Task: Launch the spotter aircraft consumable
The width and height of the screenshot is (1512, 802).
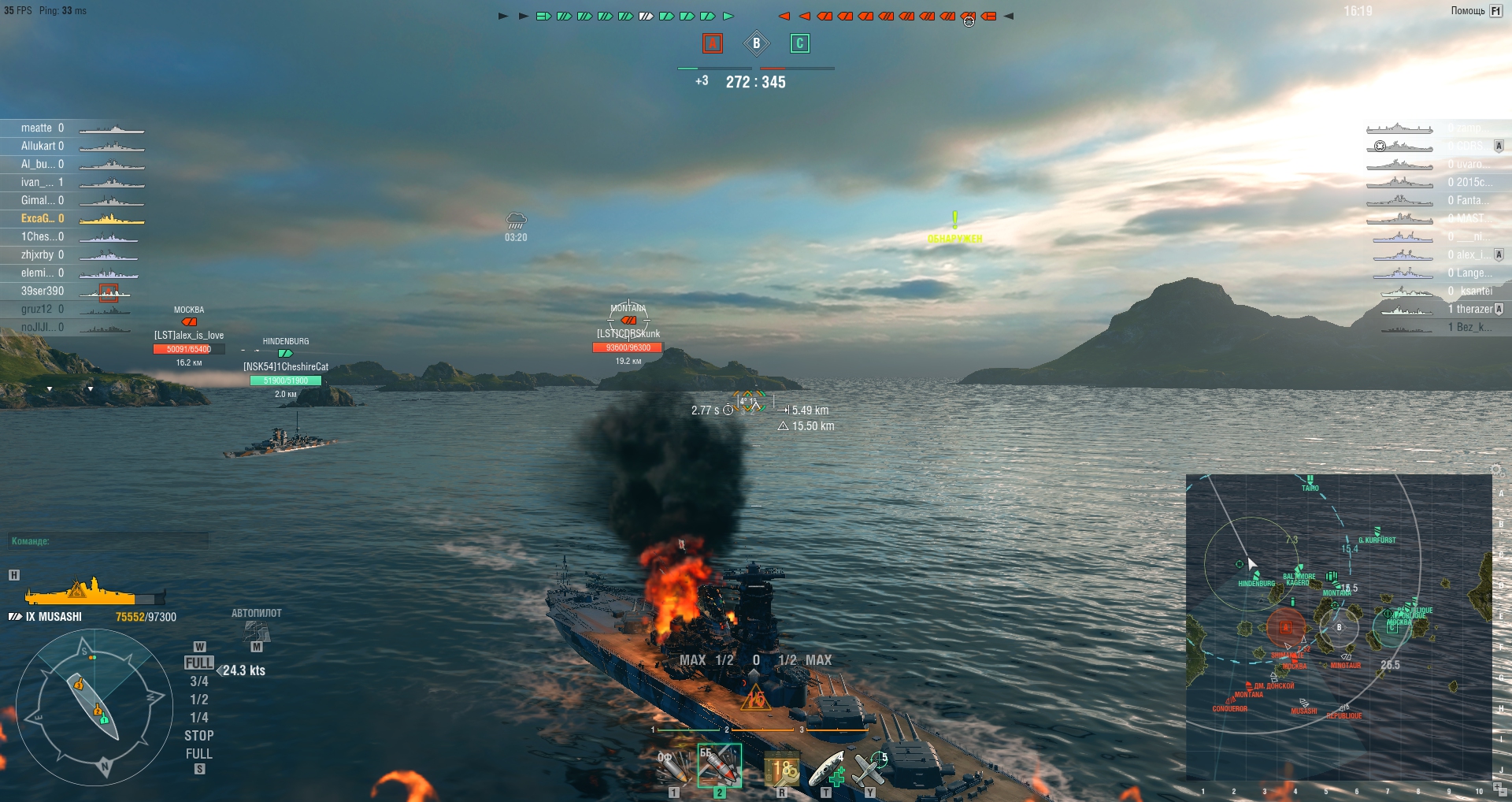Action: tap(870, 768)
